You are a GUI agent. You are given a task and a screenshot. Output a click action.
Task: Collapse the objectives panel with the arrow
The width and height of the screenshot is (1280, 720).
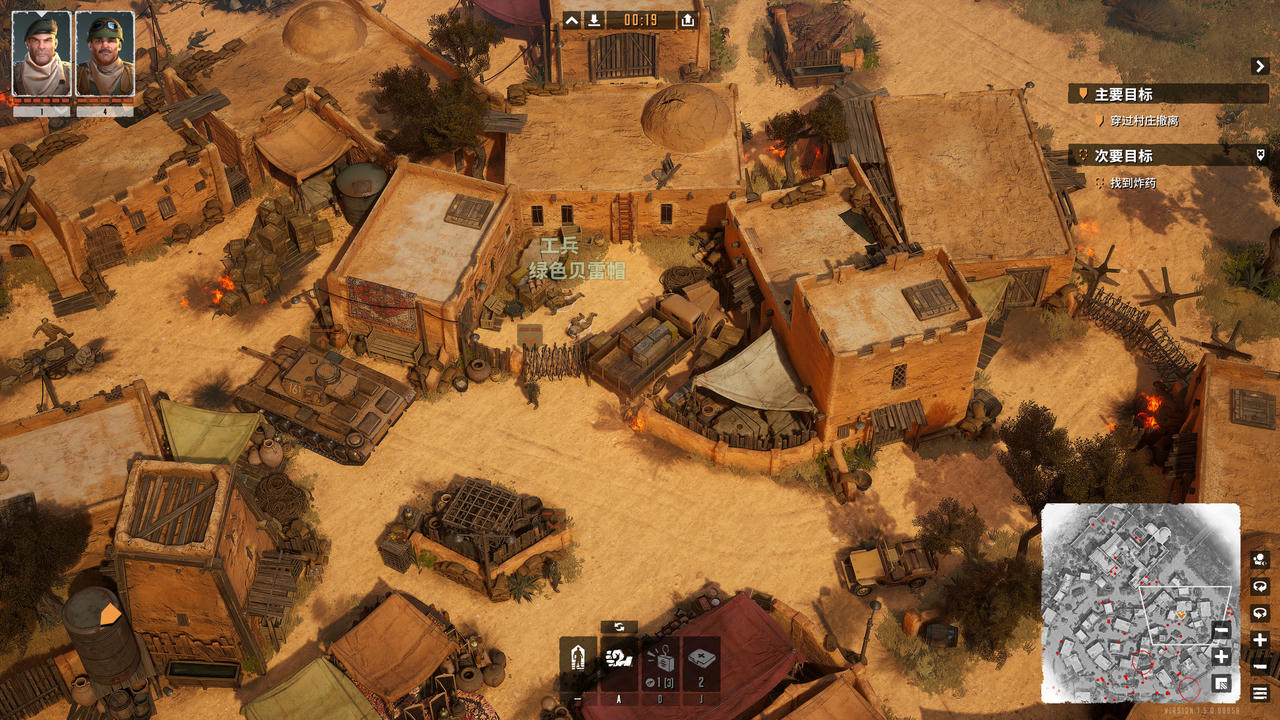[x=1259, y=66]
